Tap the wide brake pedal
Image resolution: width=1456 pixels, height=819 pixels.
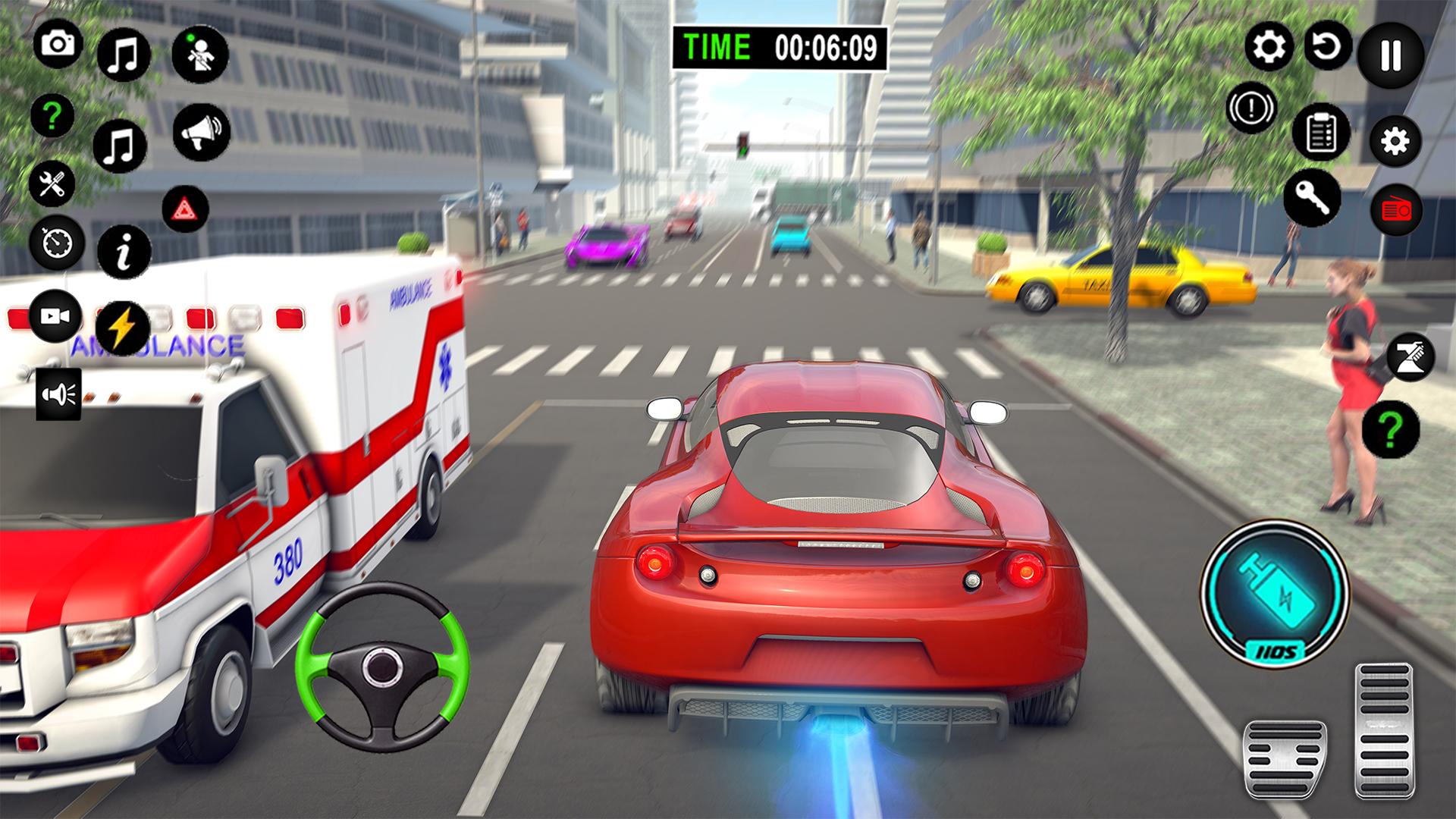coord(1285,759)
